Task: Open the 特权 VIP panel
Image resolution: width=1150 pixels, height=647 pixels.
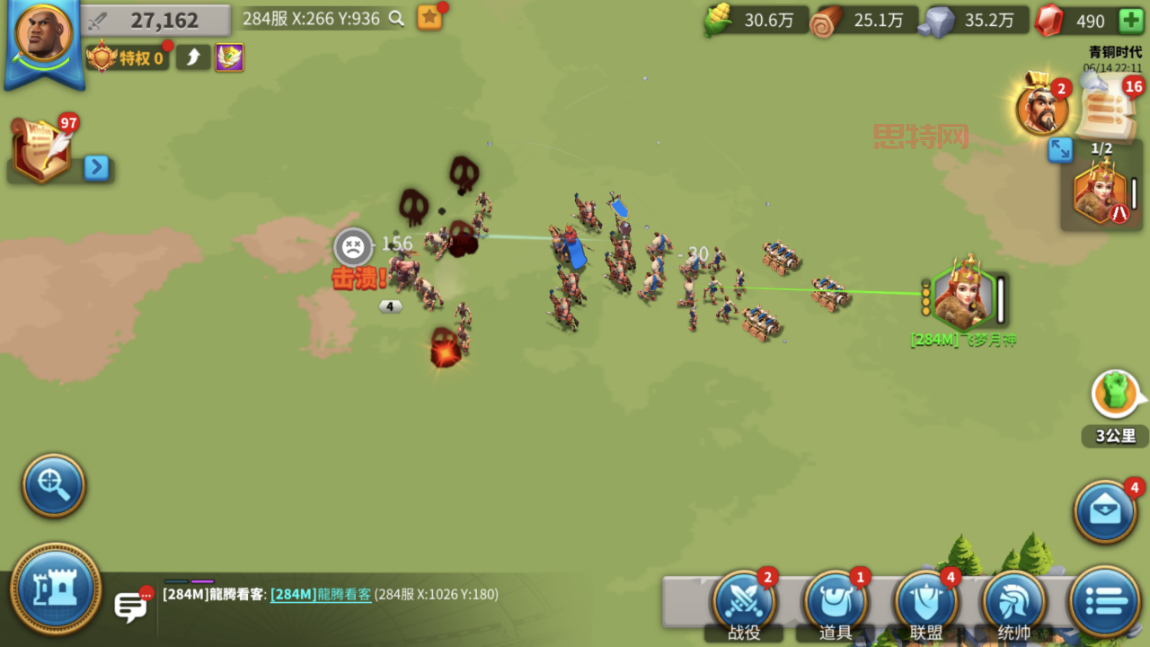Action: [127, 58]
